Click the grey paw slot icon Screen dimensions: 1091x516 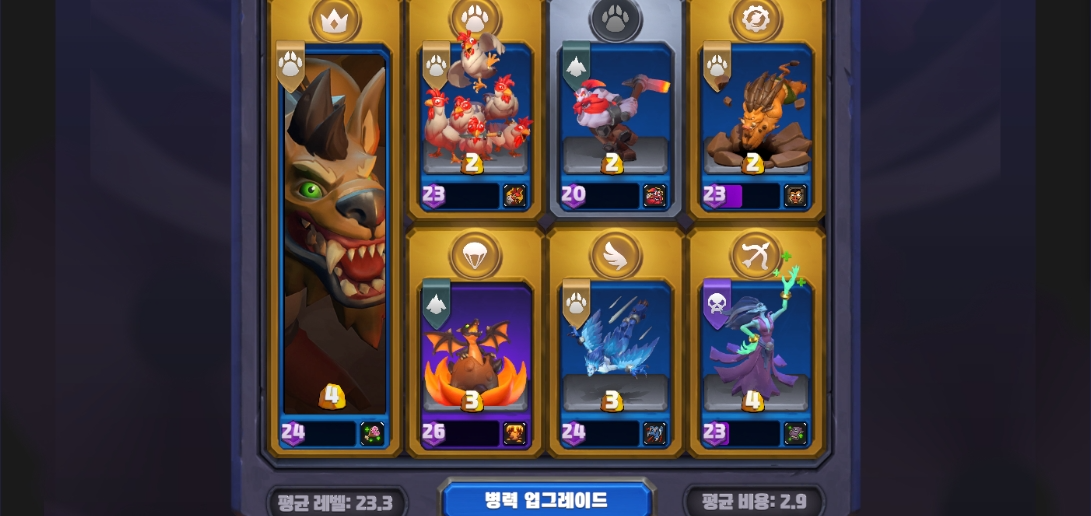click(615, 18)
